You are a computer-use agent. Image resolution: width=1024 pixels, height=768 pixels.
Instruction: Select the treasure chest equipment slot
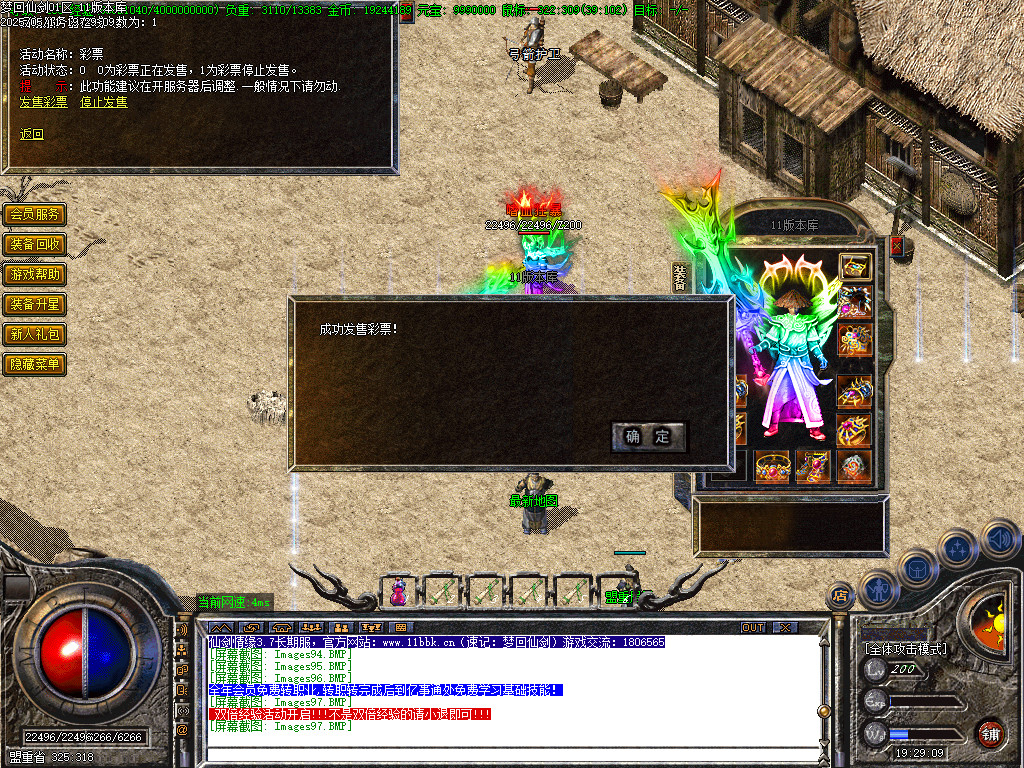tap(855, 266)
